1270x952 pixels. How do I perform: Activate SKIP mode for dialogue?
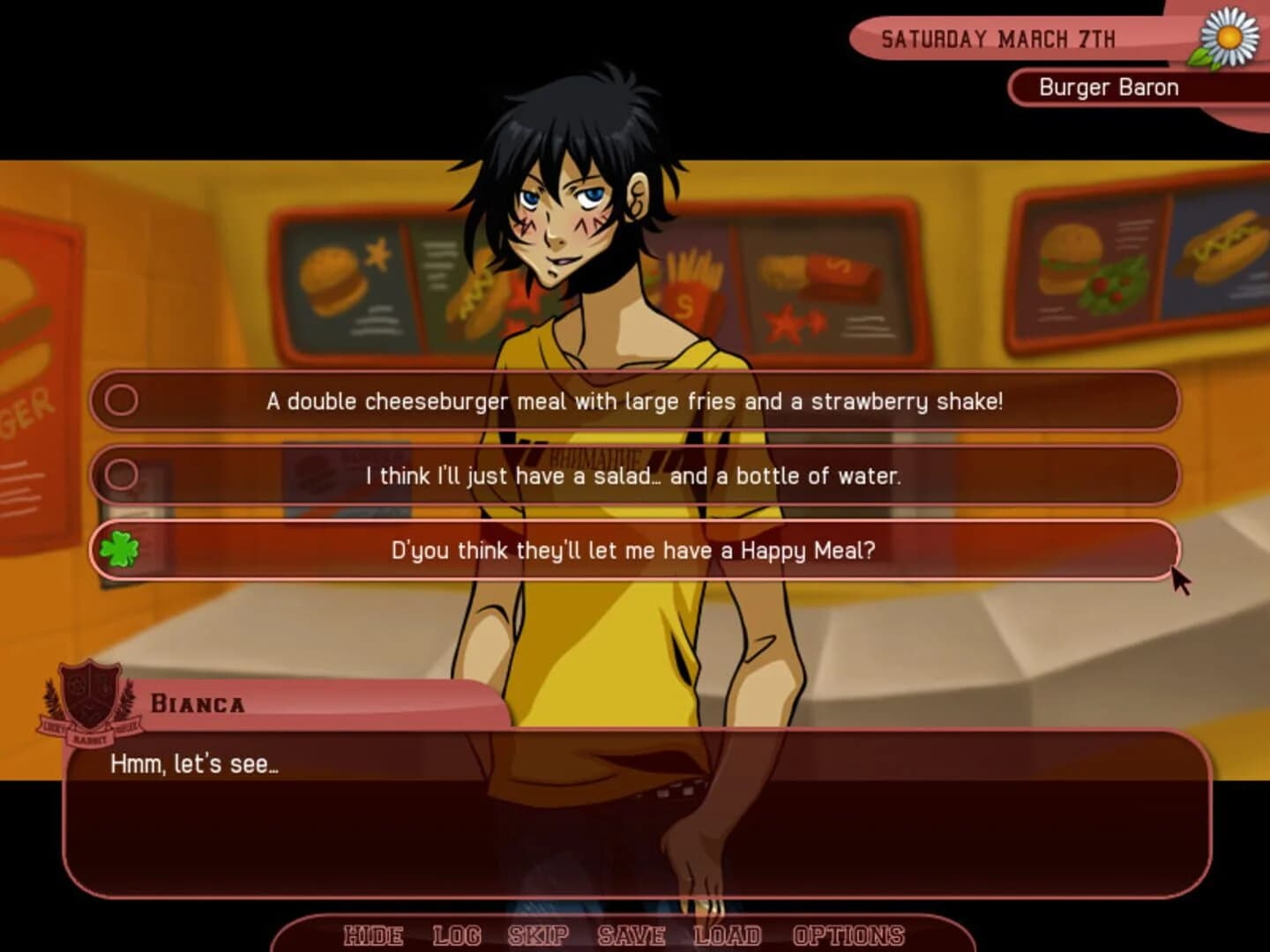click(x=539, y=936)
